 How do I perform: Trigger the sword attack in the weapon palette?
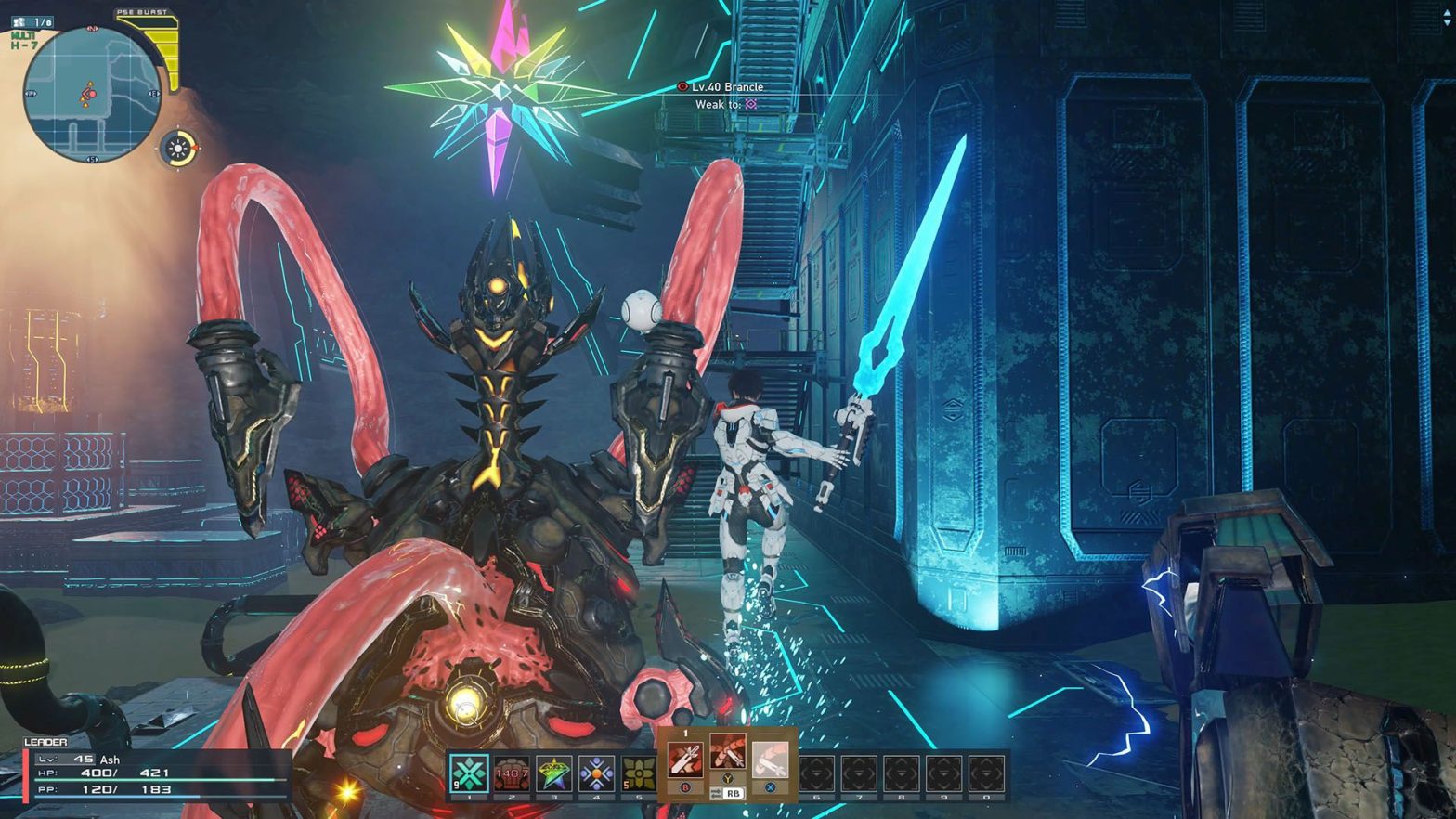pyautogui.click(x=685, y=760)
